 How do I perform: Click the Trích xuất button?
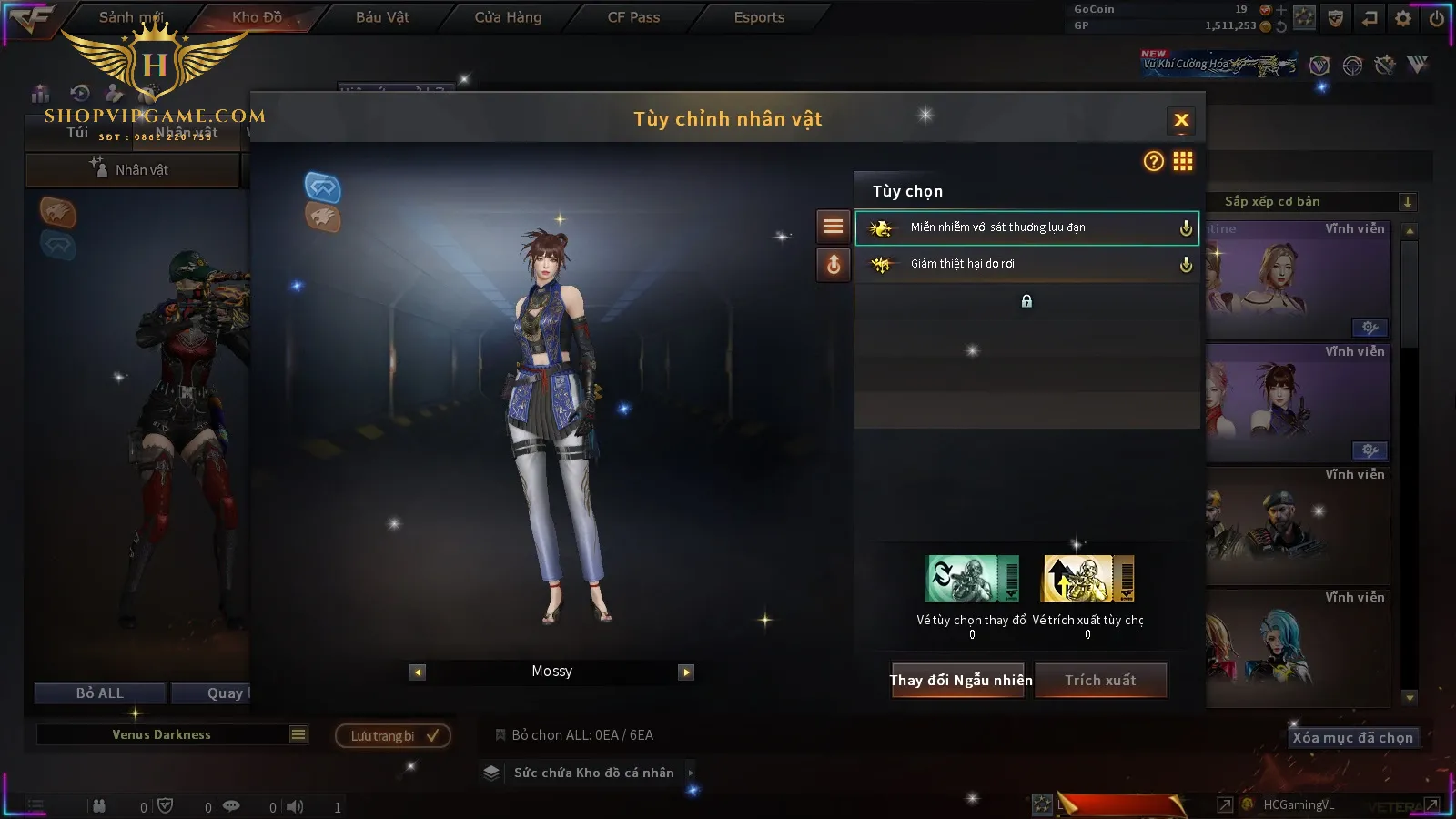pyautogui.click(x=1100, y=680)
